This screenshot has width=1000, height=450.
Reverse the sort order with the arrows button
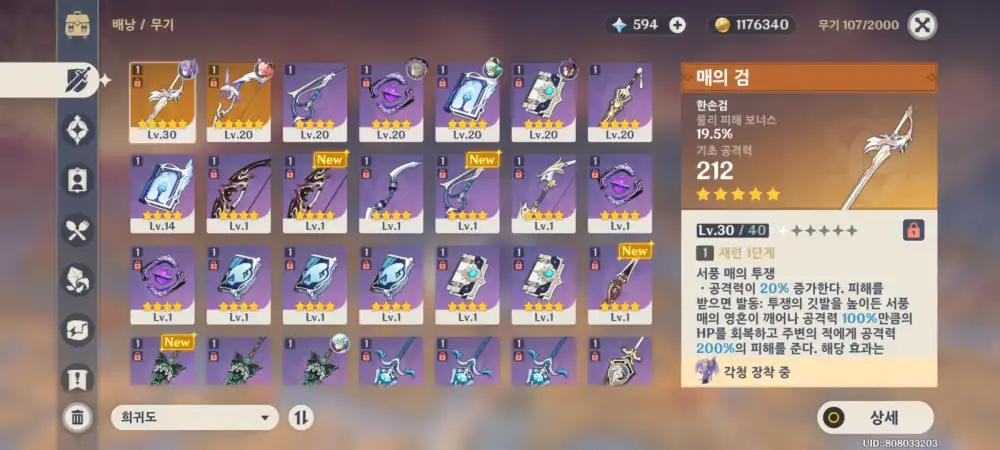click(x=300, y=418)
